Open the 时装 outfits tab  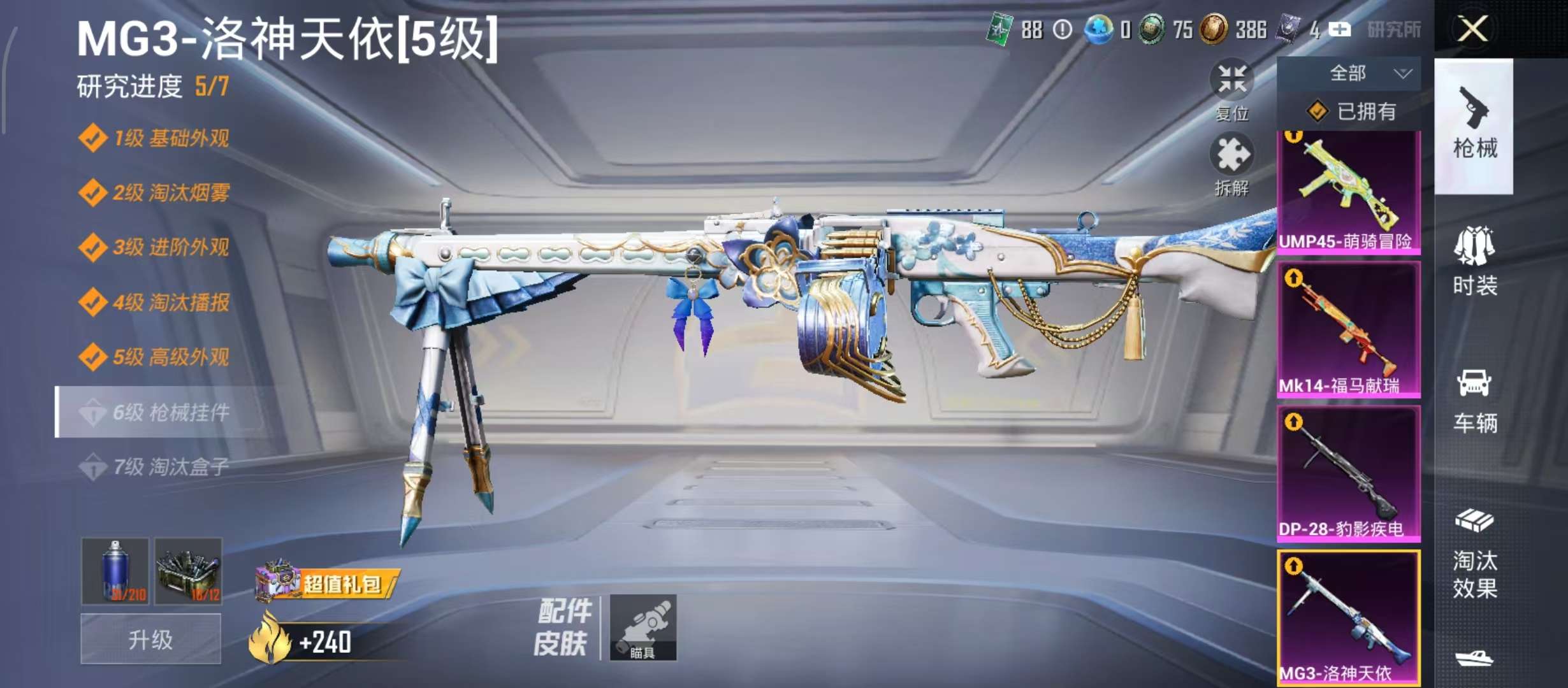[x=1474, y=261]
